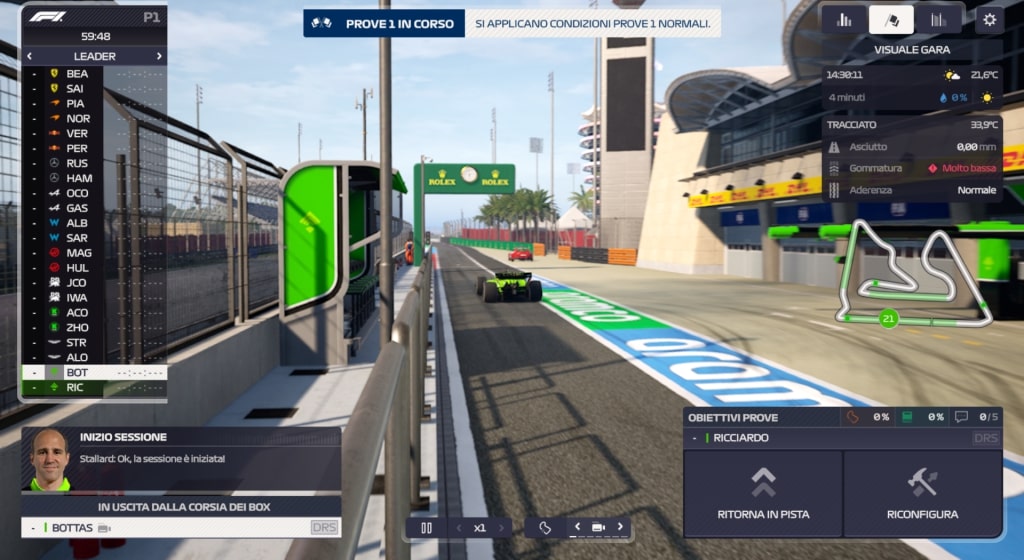This screenshot has height=560, width=1024.
Task: Open the settings gear
Action: point(990,19)
